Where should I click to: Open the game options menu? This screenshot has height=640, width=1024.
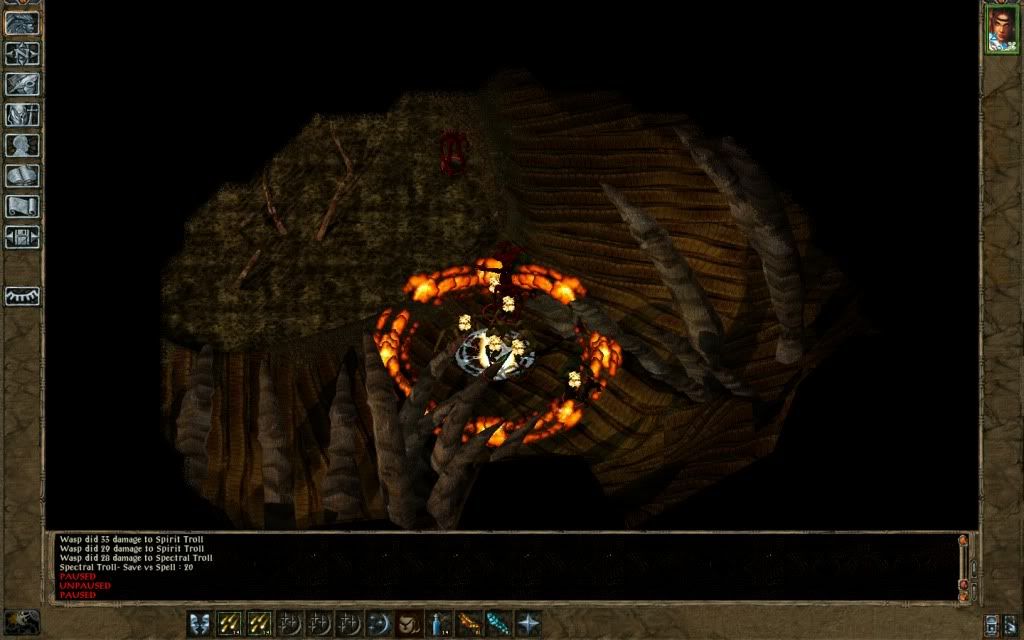point(22,238)
